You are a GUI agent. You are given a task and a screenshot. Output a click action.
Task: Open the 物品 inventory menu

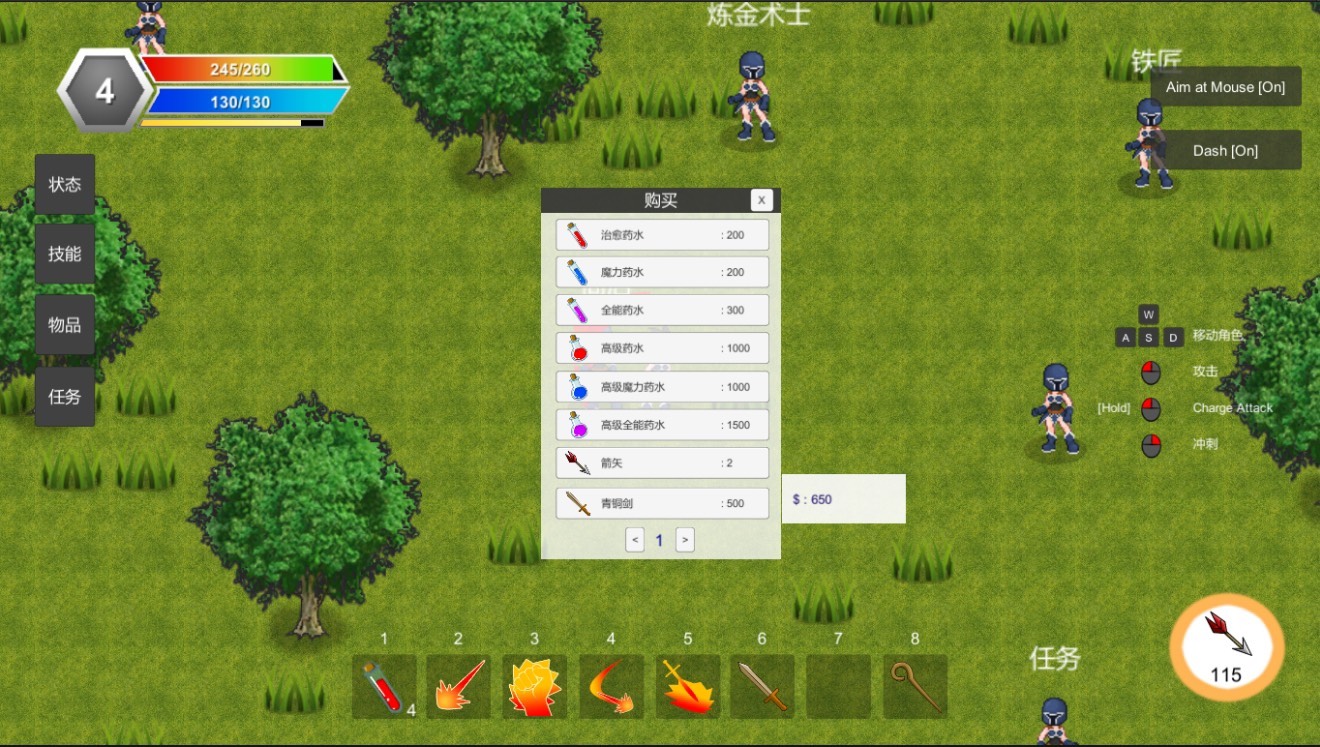coord(65,325)
